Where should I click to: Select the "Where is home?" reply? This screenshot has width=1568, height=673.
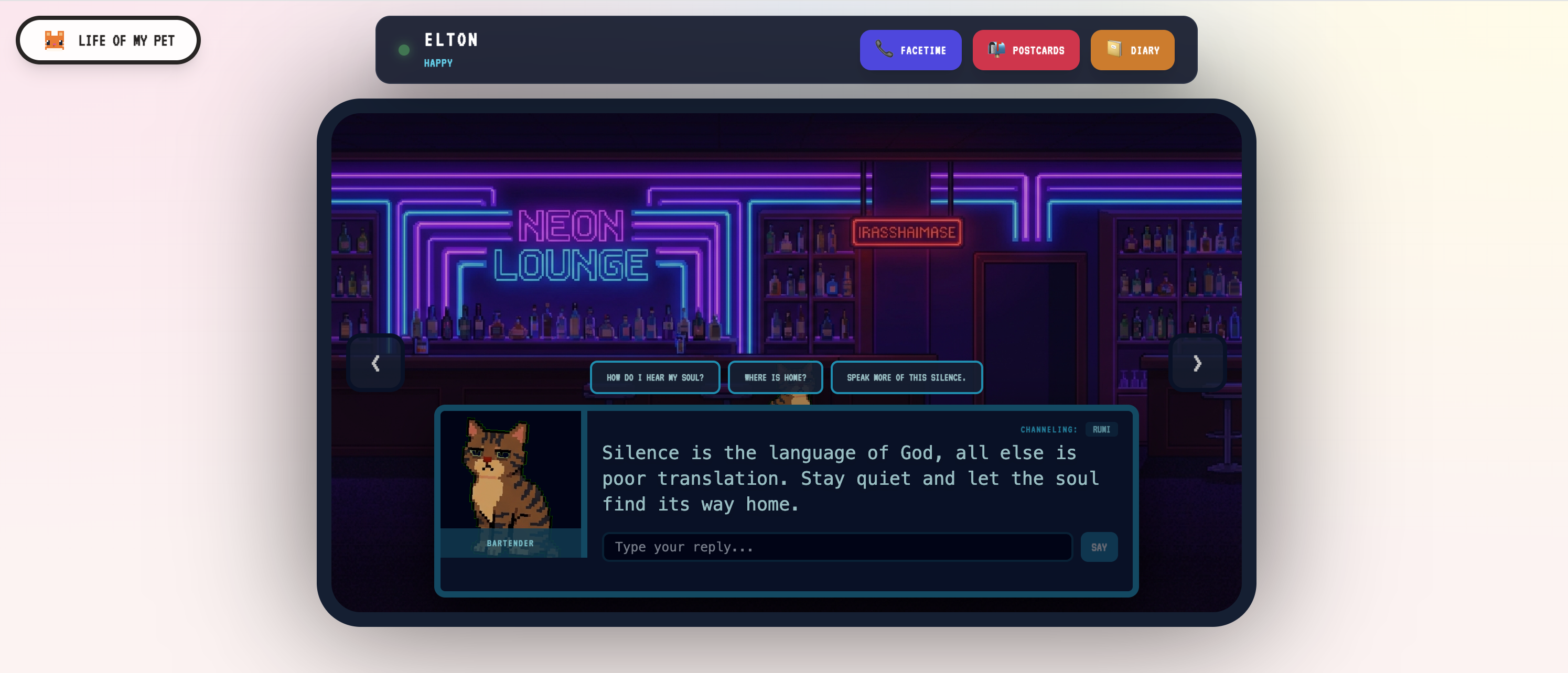[x=775, y=378]
